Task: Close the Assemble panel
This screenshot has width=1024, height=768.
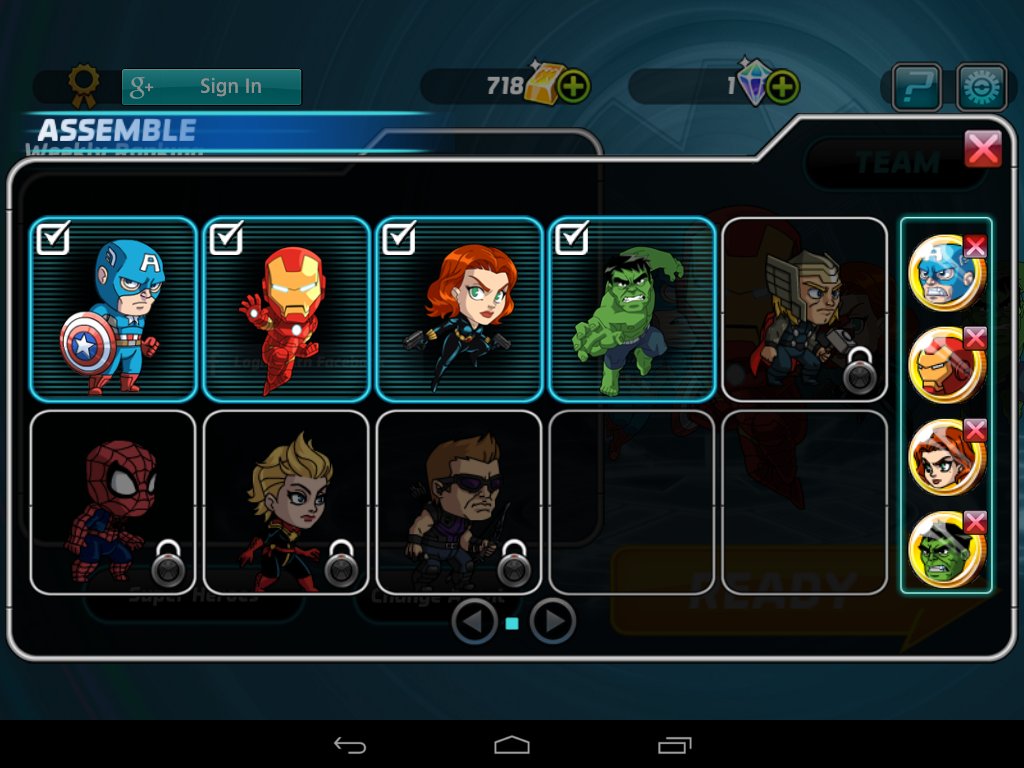Action: pyautogui.click(x=983, y=150)
